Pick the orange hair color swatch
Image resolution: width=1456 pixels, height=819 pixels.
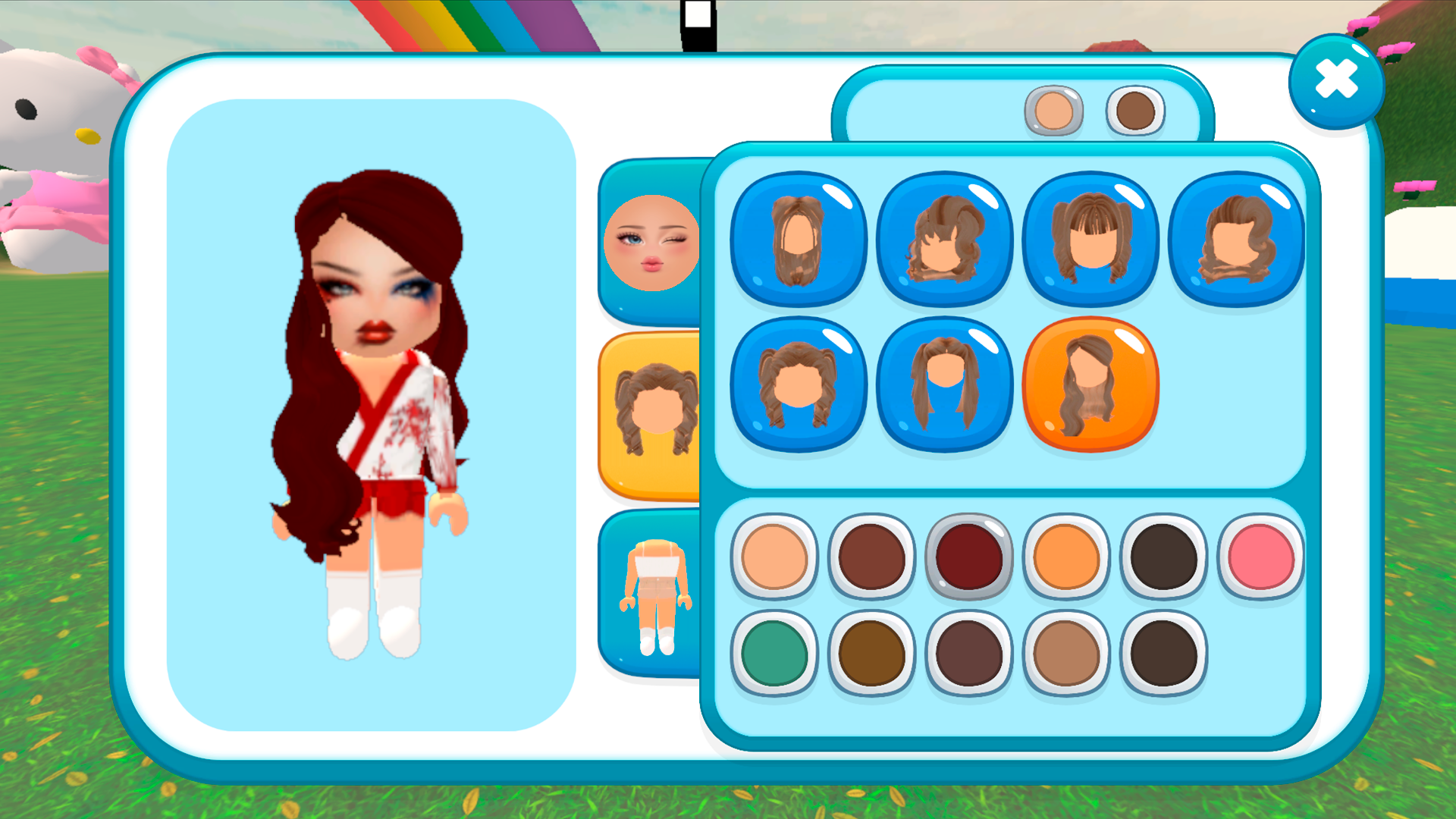pos(1066,555)
